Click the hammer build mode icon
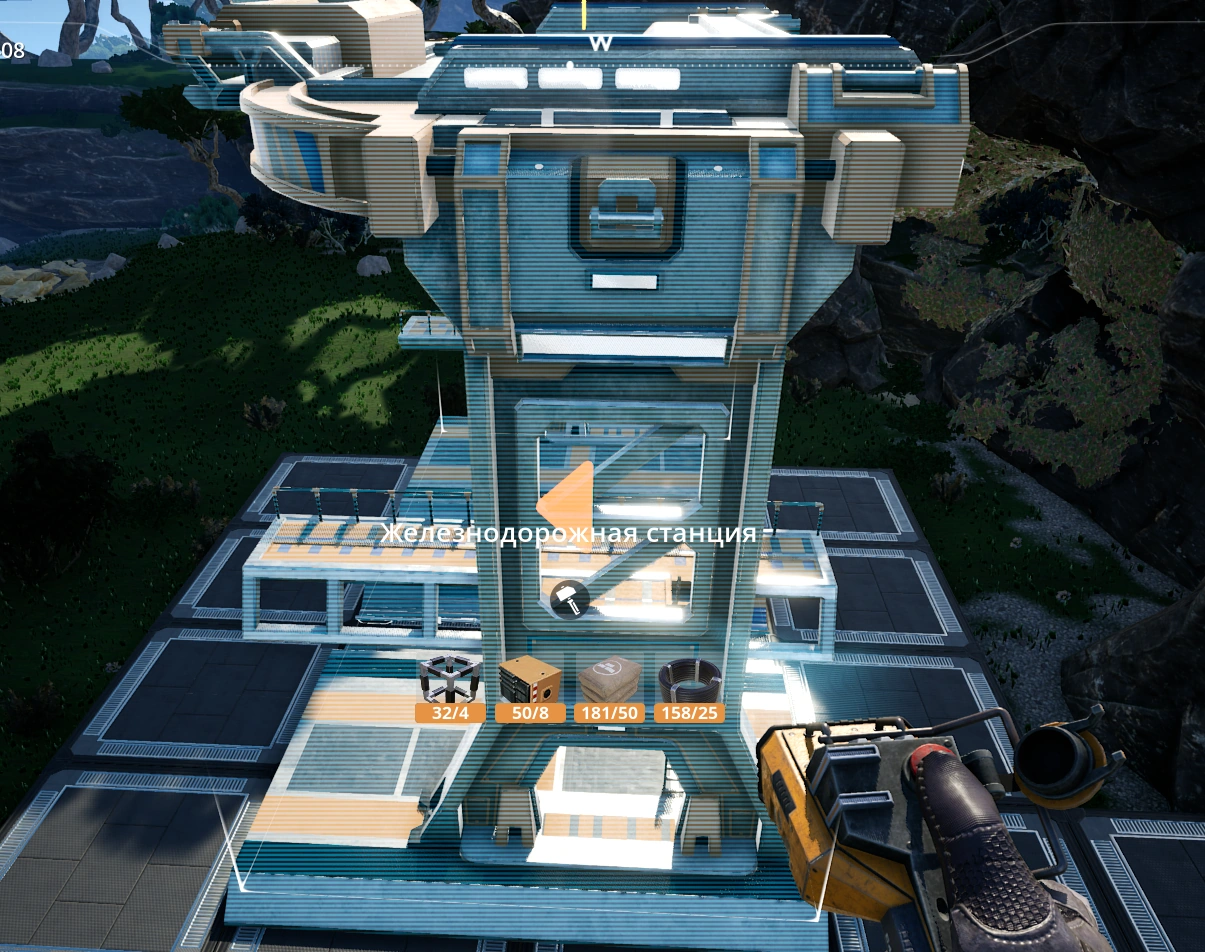The image size is (1205, 952). tap(568, 598)
